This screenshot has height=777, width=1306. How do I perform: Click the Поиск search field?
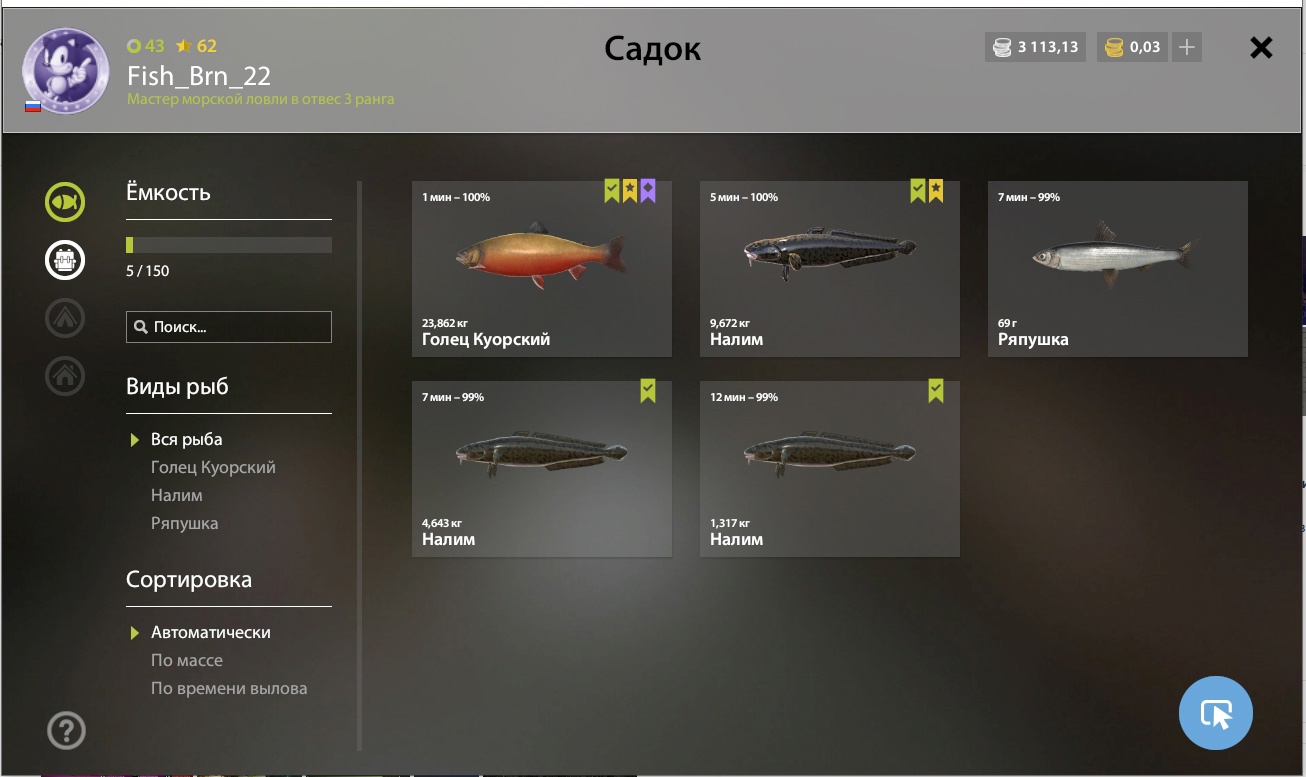click(229, 327)
